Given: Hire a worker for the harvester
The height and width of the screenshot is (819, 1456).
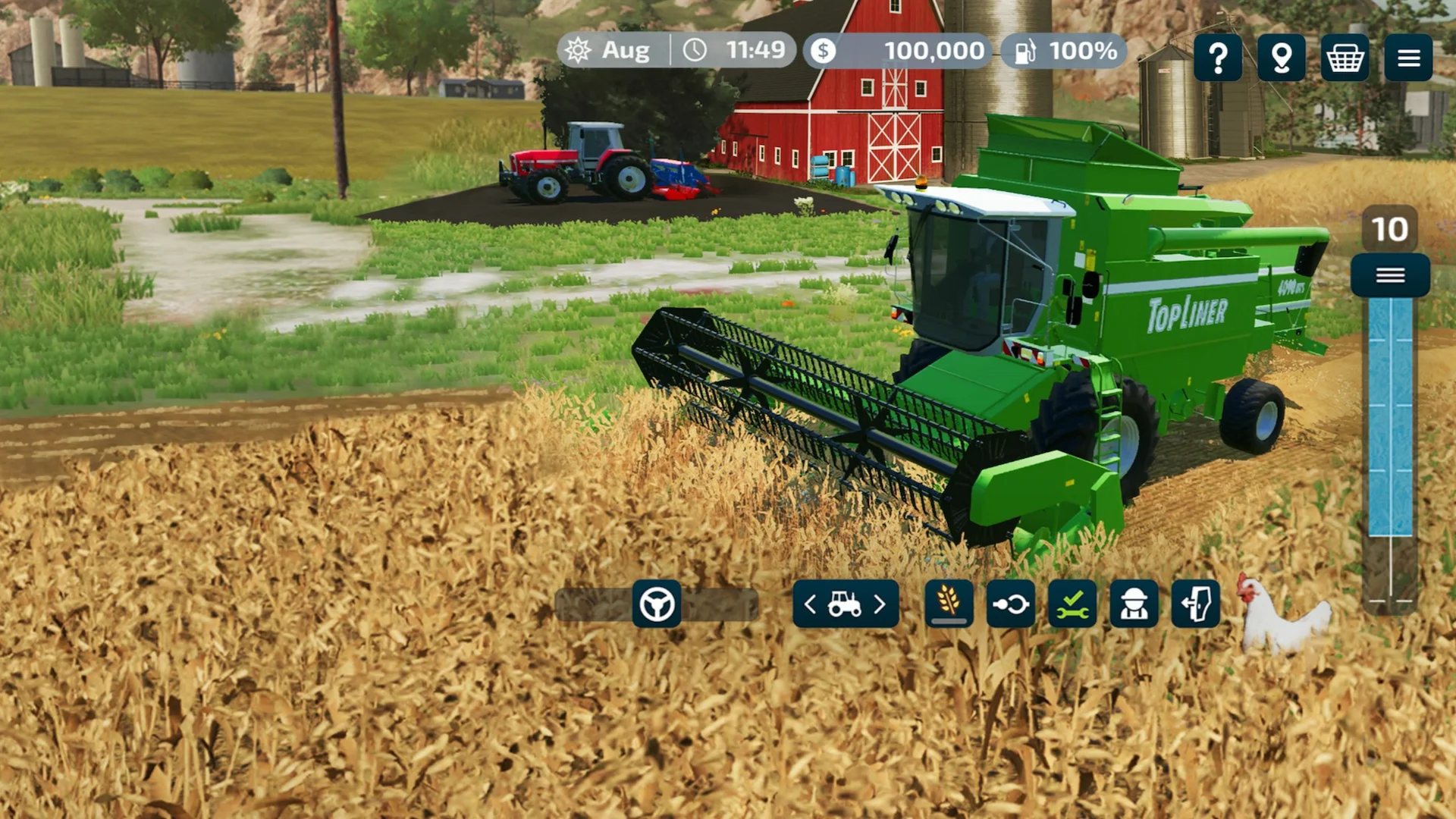Looking at the screenshot, I should (x=1135, y=604).
